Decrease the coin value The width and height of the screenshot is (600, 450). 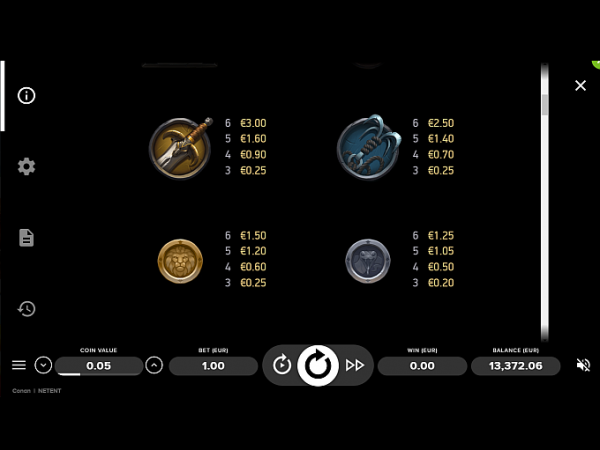(x=43, y=366)
